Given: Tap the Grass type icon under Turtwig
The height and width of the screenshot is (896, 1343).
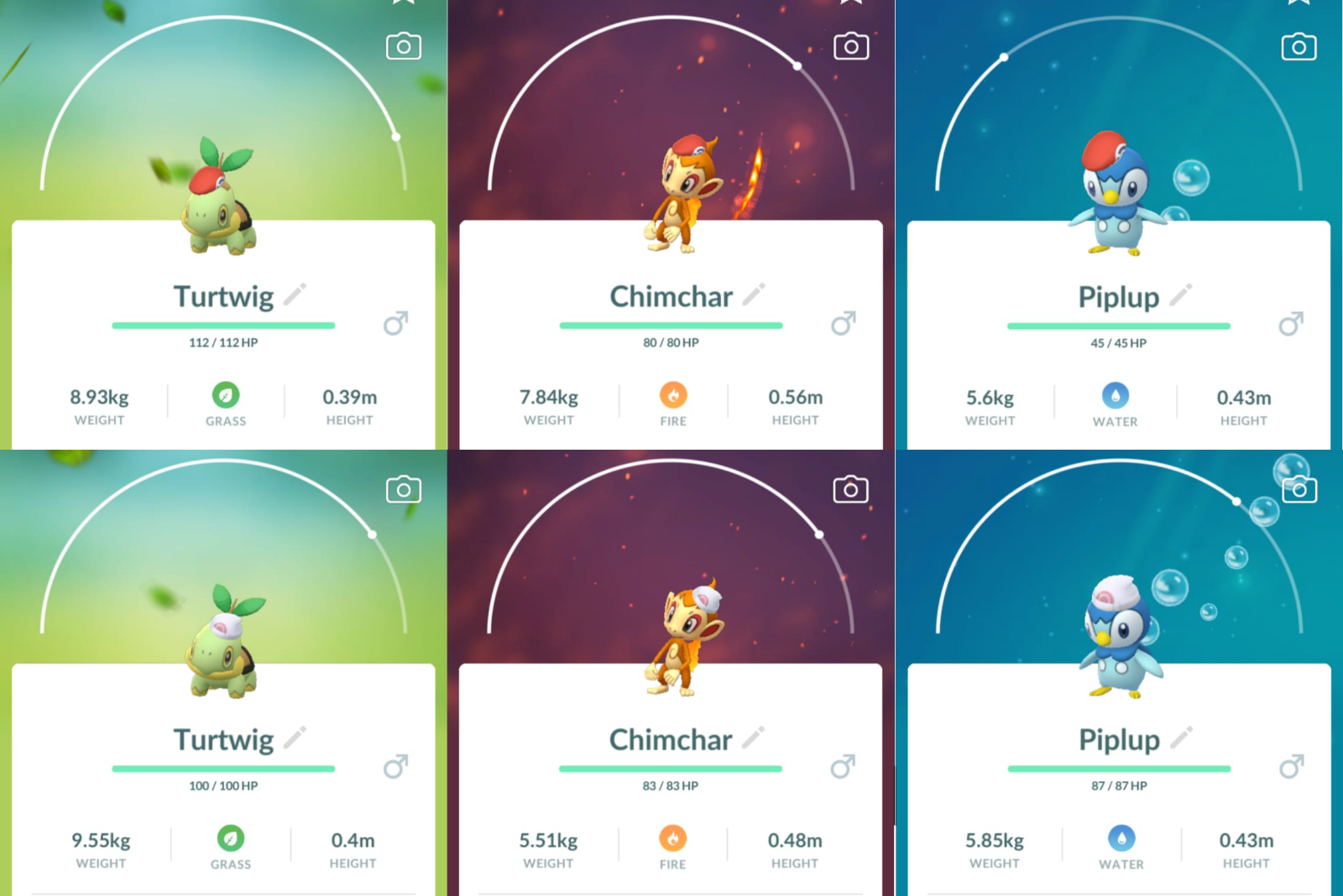Looking at the screenshot, I should (225, 396).
